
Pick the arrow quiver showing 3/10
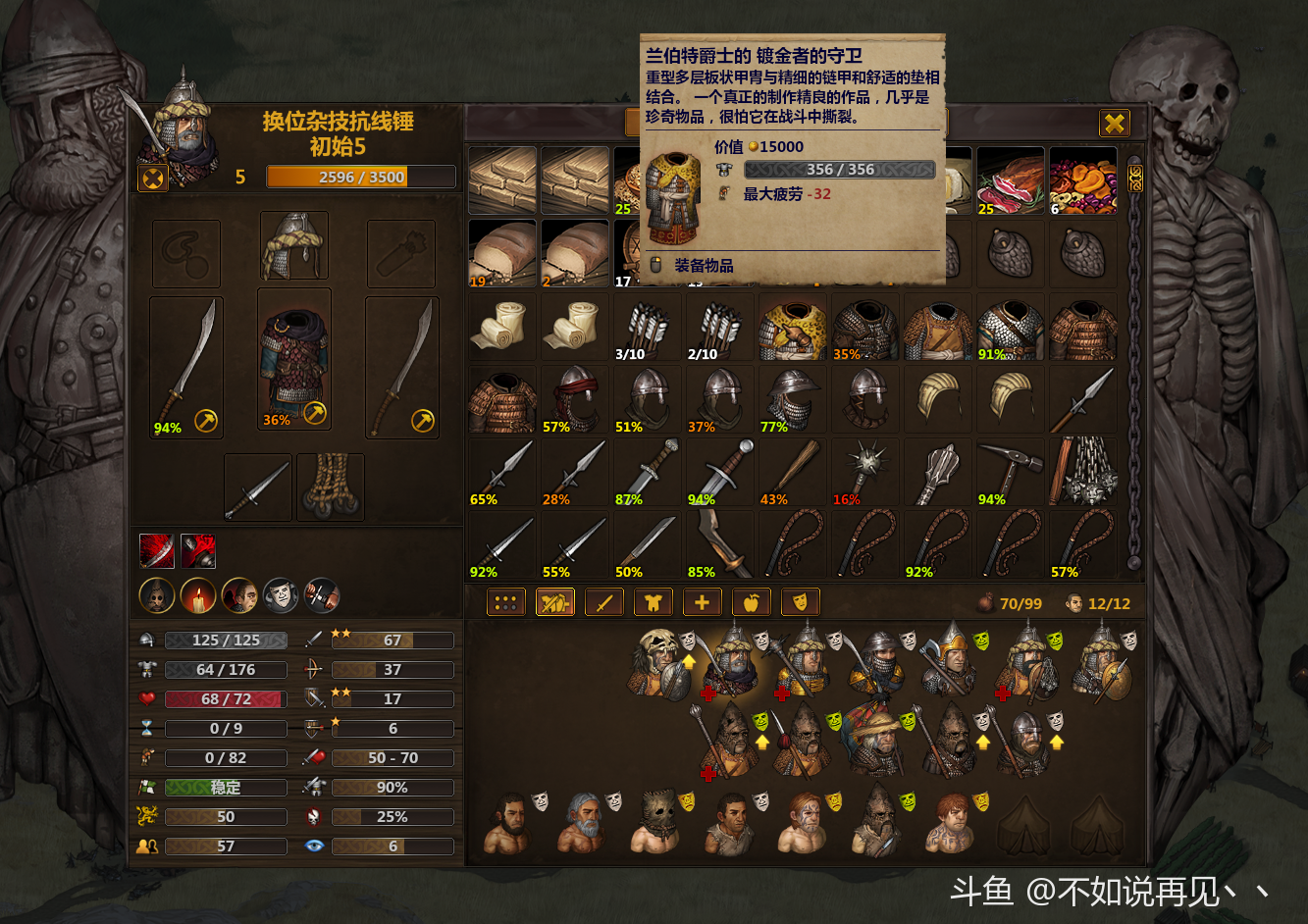click(x=647, y=327)
